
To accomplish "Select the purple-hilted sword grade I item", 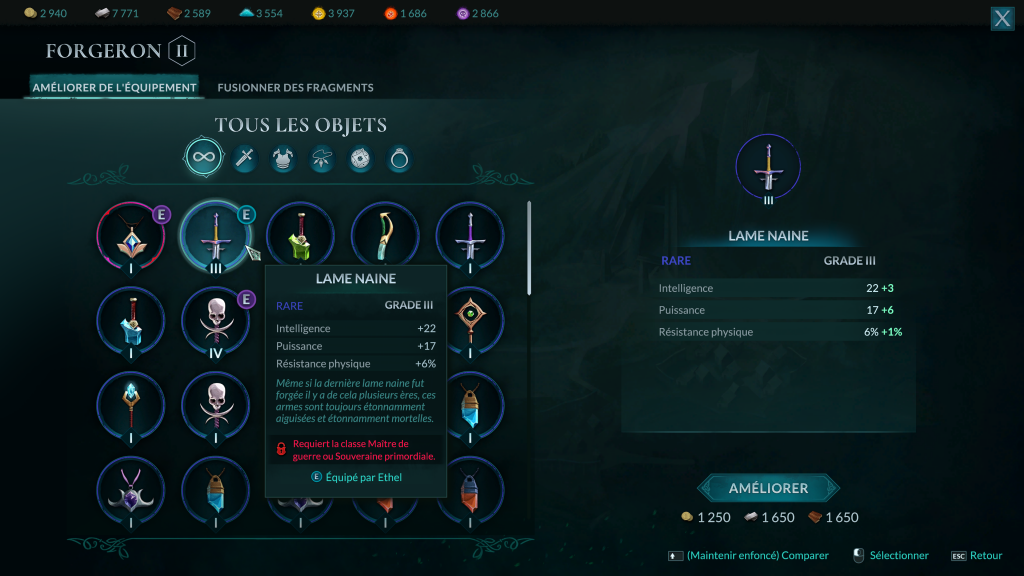I will (x=470, y=237).
